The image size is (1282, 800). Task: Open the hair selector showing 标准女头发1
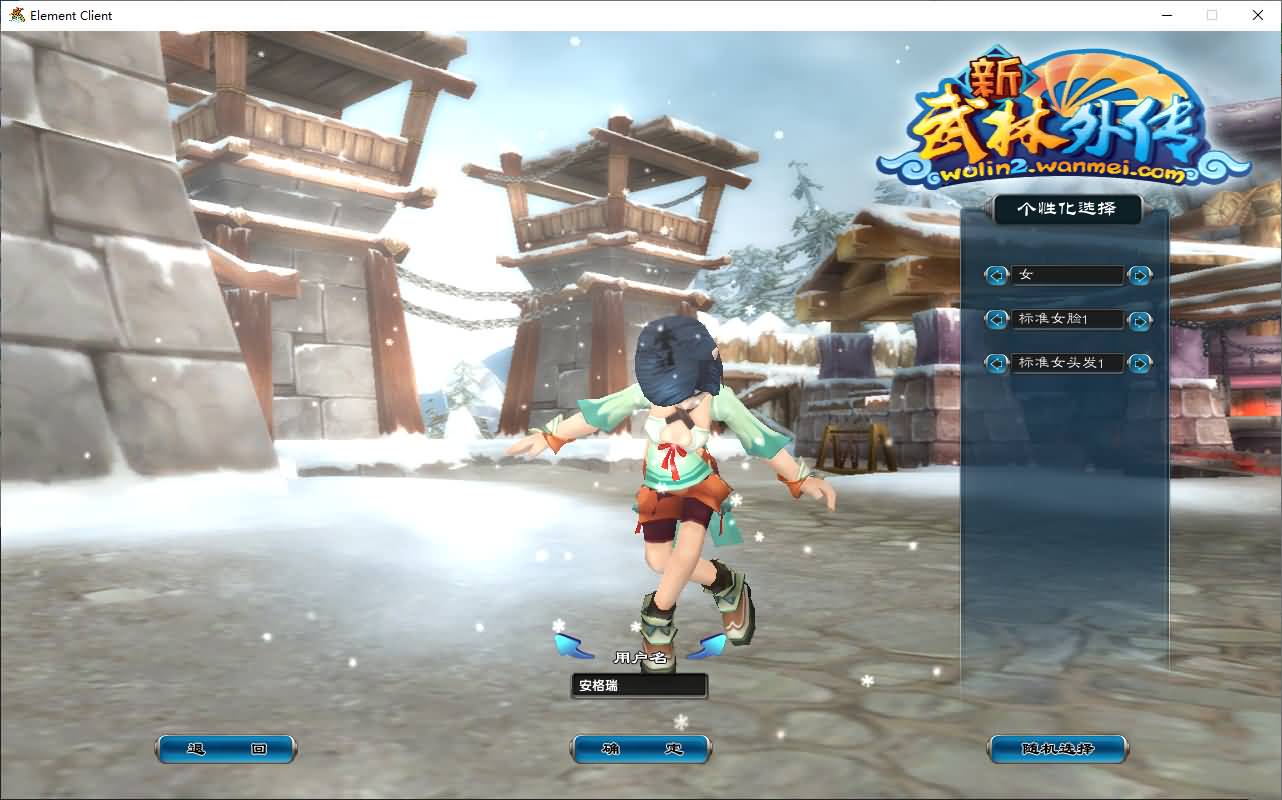1067,363
